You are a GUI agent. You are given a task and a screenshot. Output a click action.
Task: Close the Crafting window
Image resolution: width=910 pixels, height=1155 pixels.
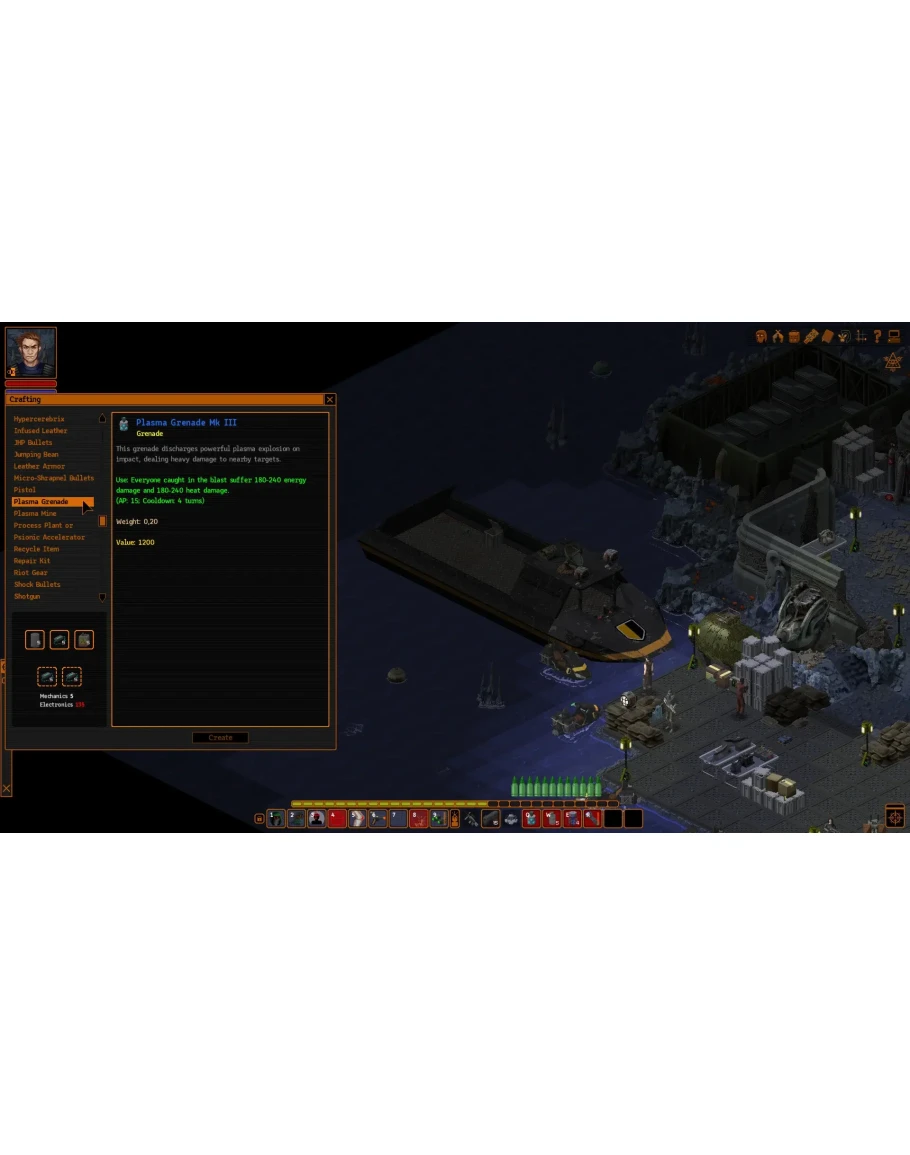tap(330, 399)
